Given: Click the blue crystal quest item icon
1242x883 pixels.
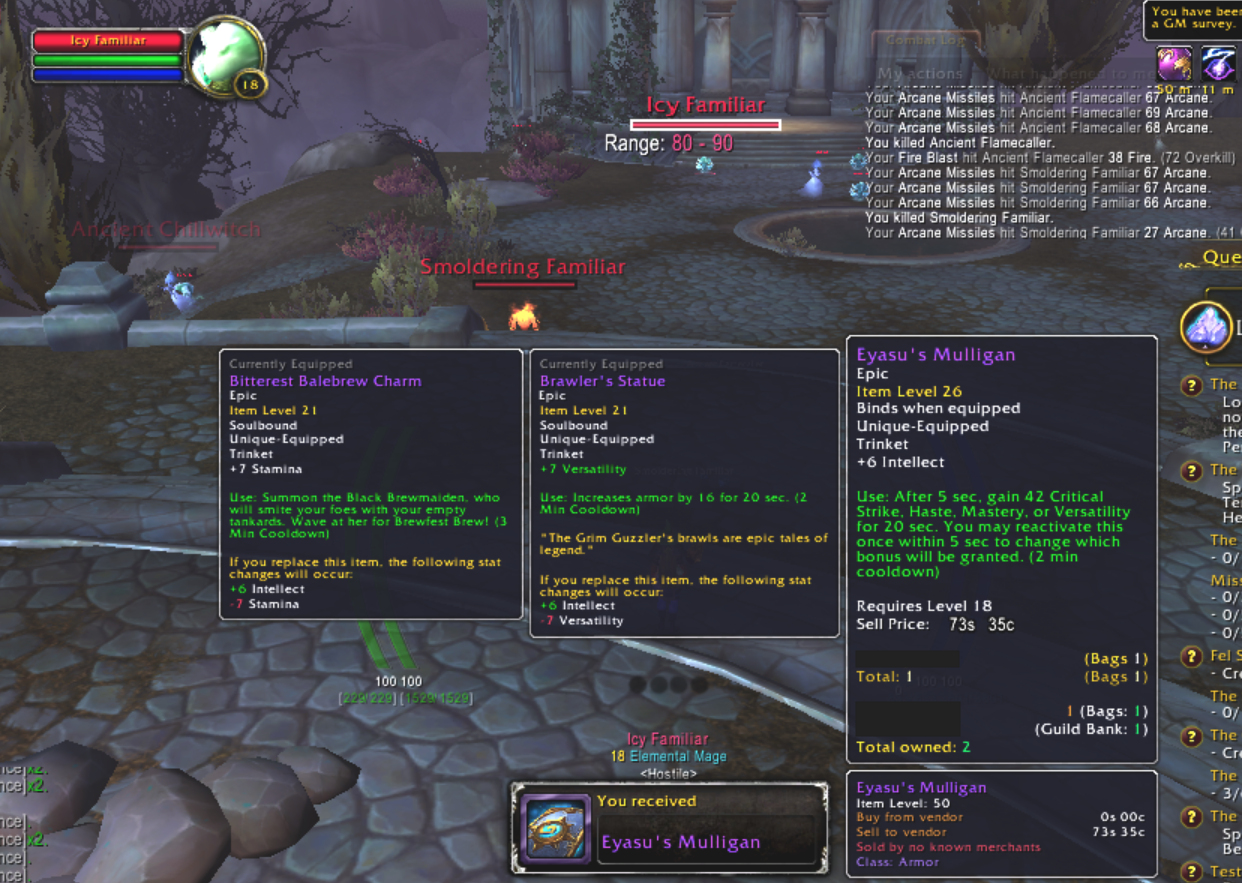Looking at the screenshot, I should (x=1204, y=327).
